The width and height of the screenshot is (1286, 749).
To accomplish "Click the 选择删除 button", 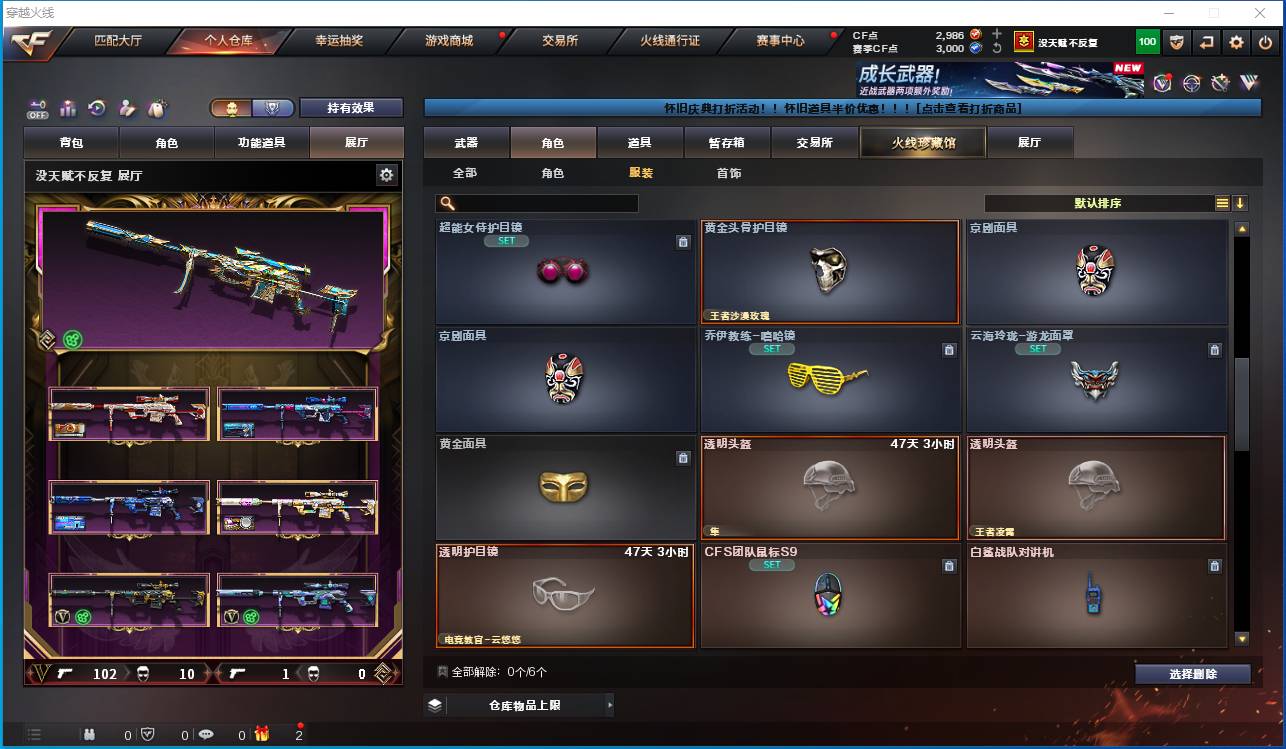I will click(x=1193, y=673).
